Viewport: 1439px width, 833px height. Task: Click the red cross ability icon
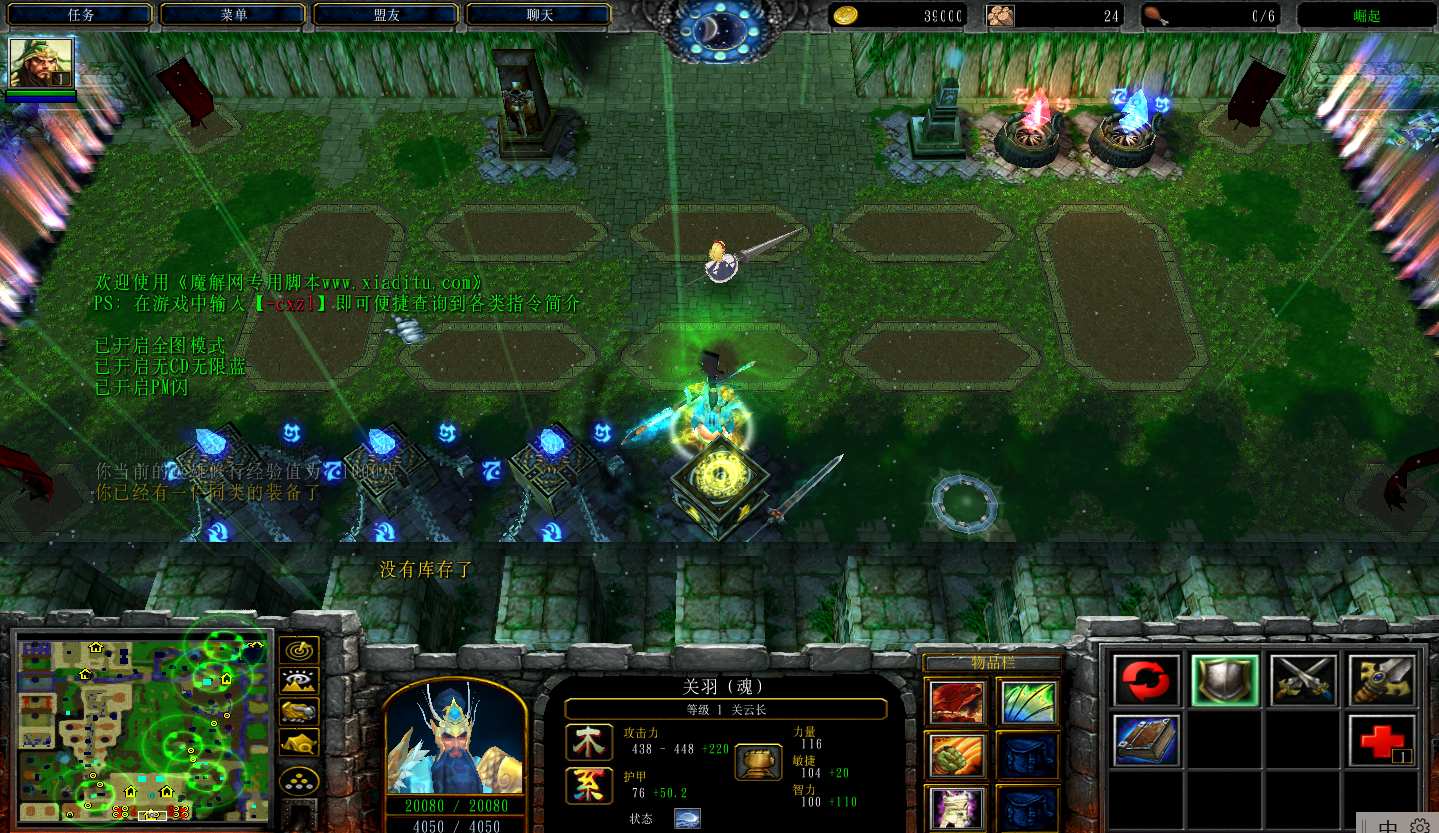[1382, 741]
